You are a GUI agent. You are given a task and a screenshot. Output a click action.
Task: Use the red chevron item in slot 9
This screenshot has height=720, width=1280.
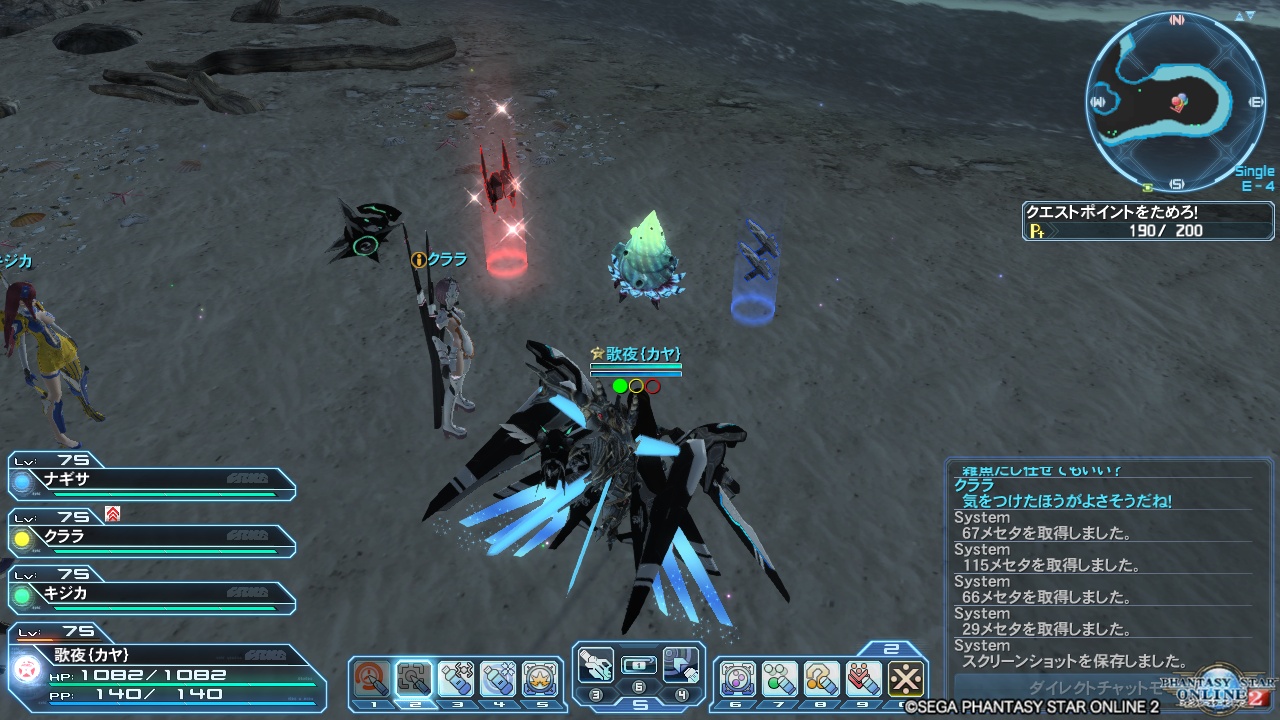864,679
